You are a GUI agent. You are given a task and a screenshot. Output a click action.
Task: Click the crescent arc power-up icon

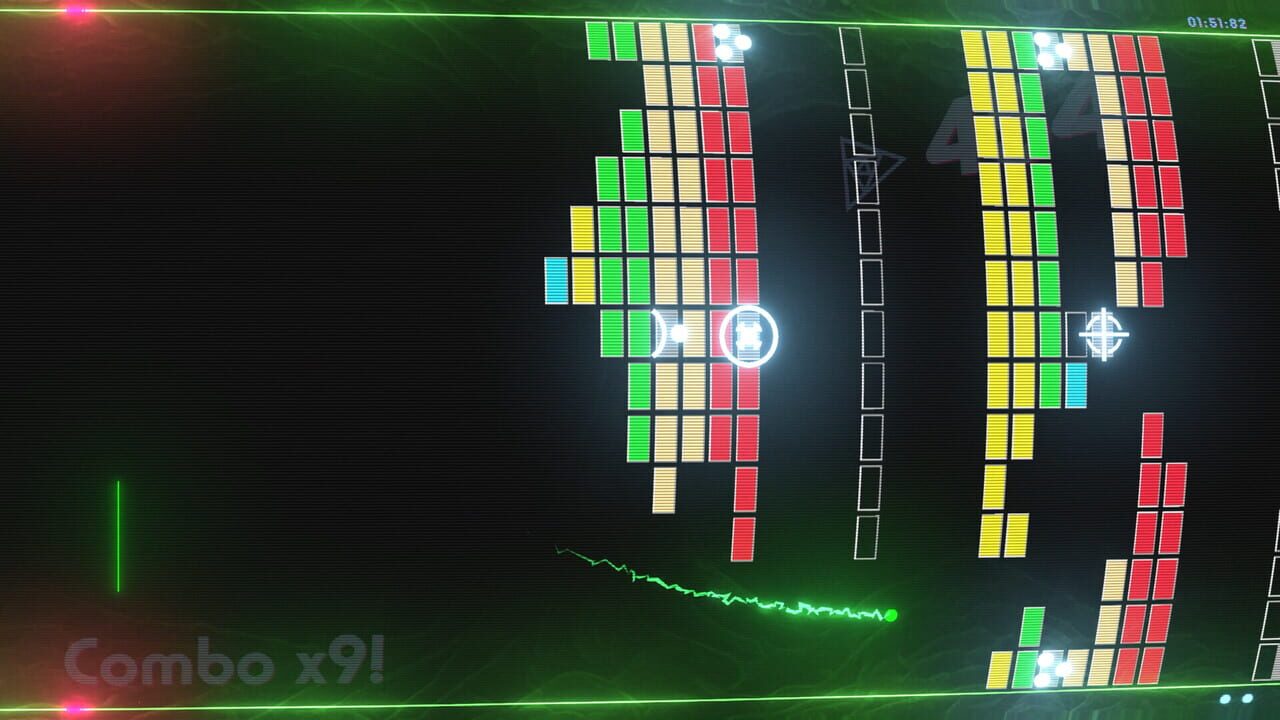pos(659,331)
